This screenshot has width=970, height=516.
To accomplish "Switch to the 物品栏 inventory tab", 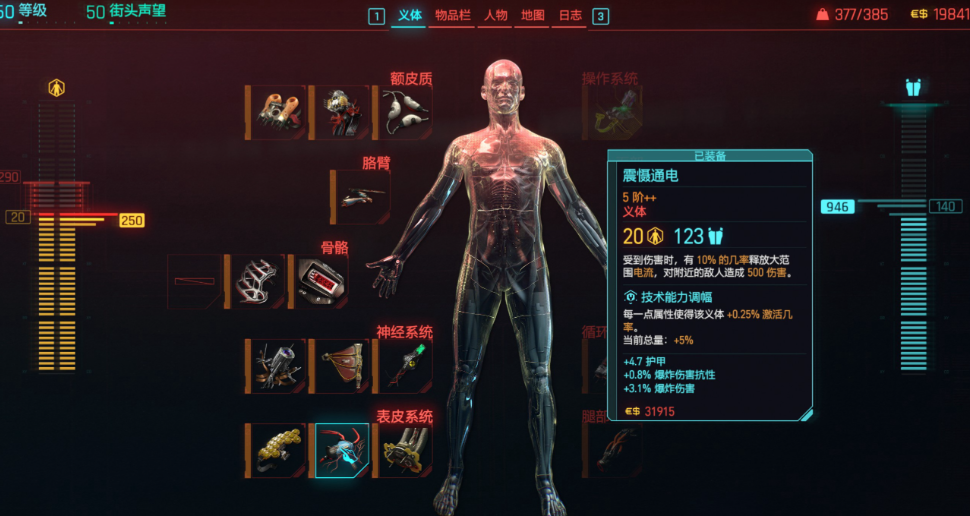I will pos(452,15).
